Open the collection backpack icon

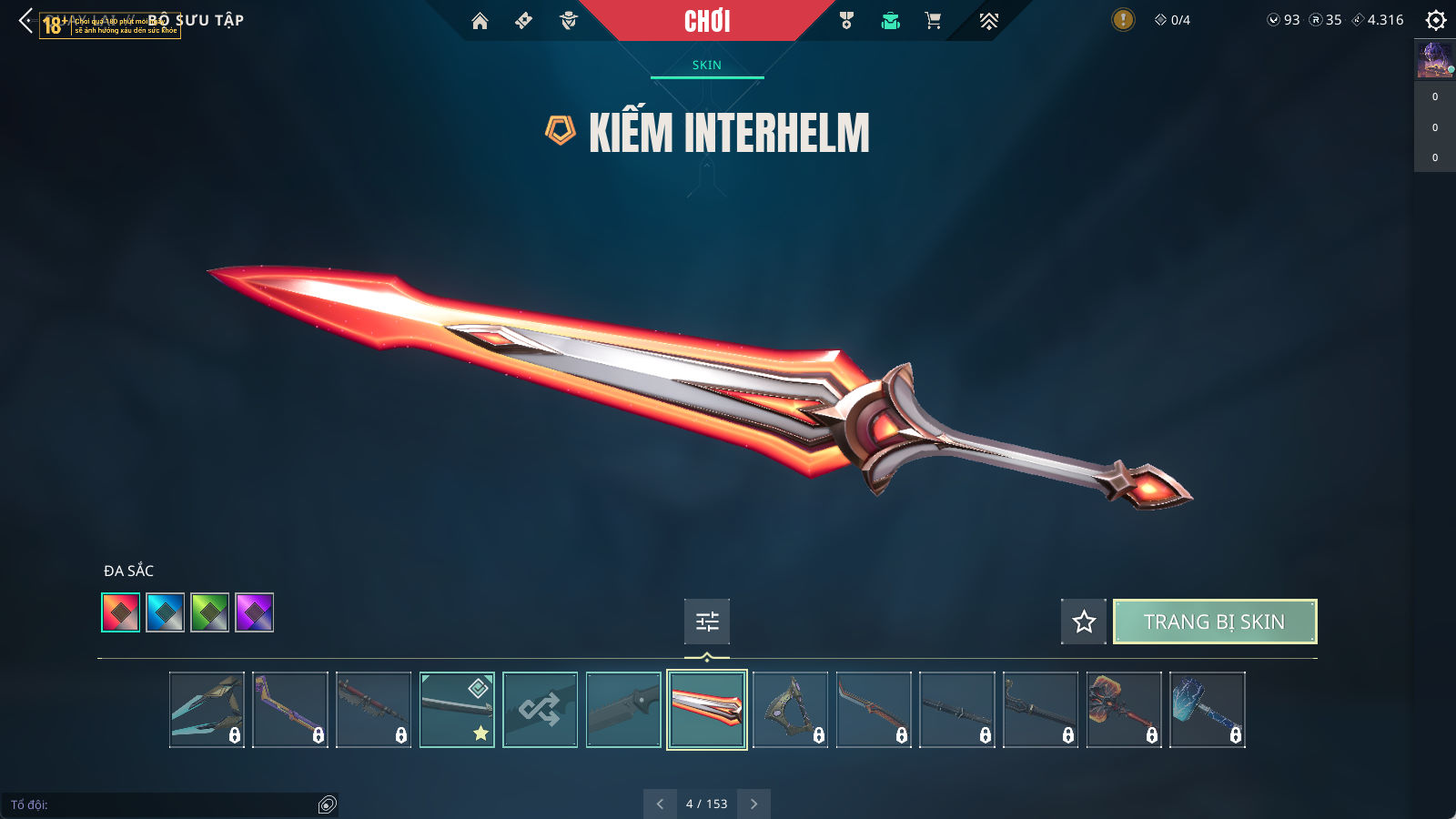890,21
